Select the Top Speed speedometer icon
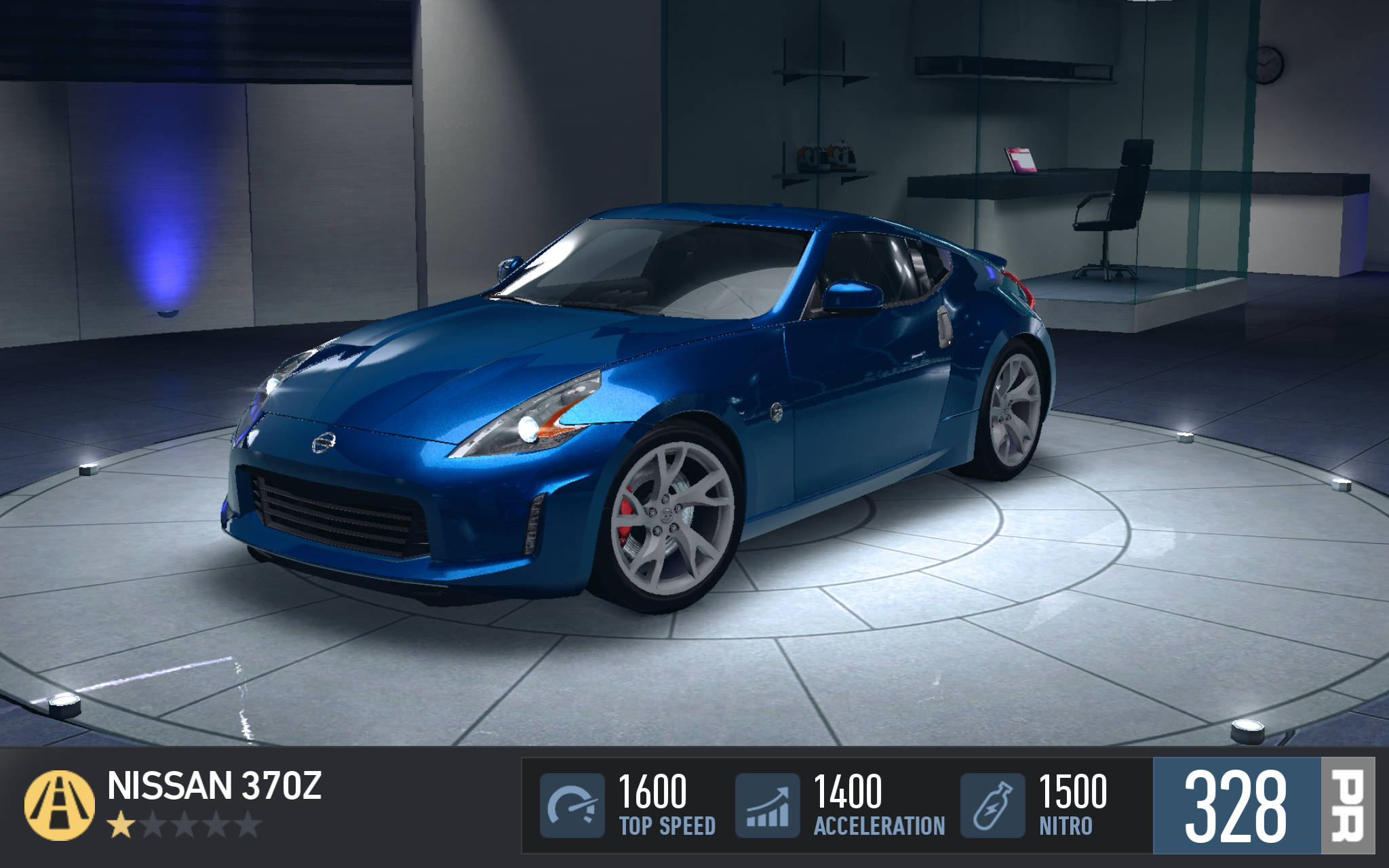1389x868 pixels. [572, 806]
